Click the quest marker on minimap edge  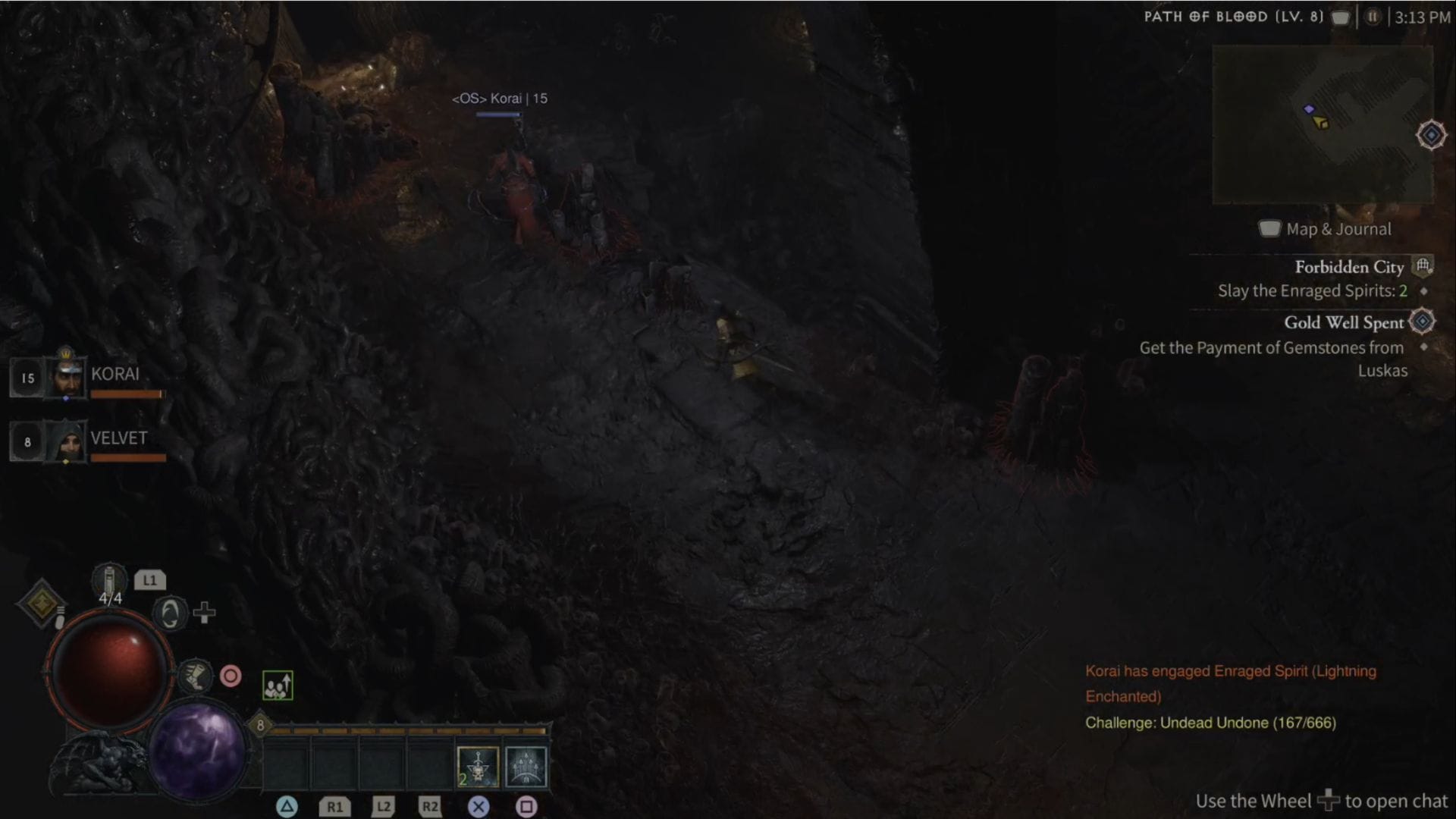(1431, 135)
